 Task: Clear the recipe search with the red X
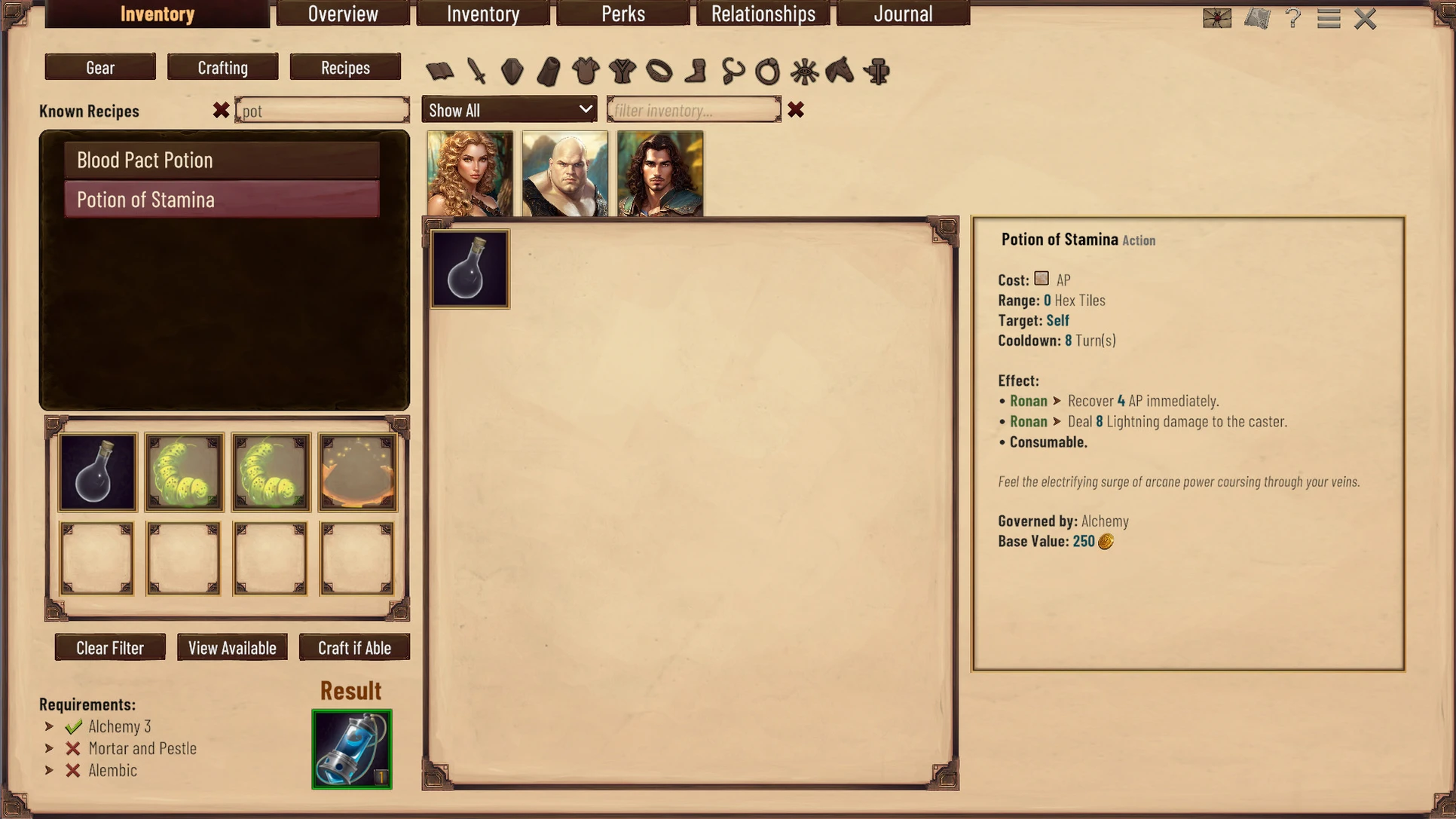click(221, 111)
